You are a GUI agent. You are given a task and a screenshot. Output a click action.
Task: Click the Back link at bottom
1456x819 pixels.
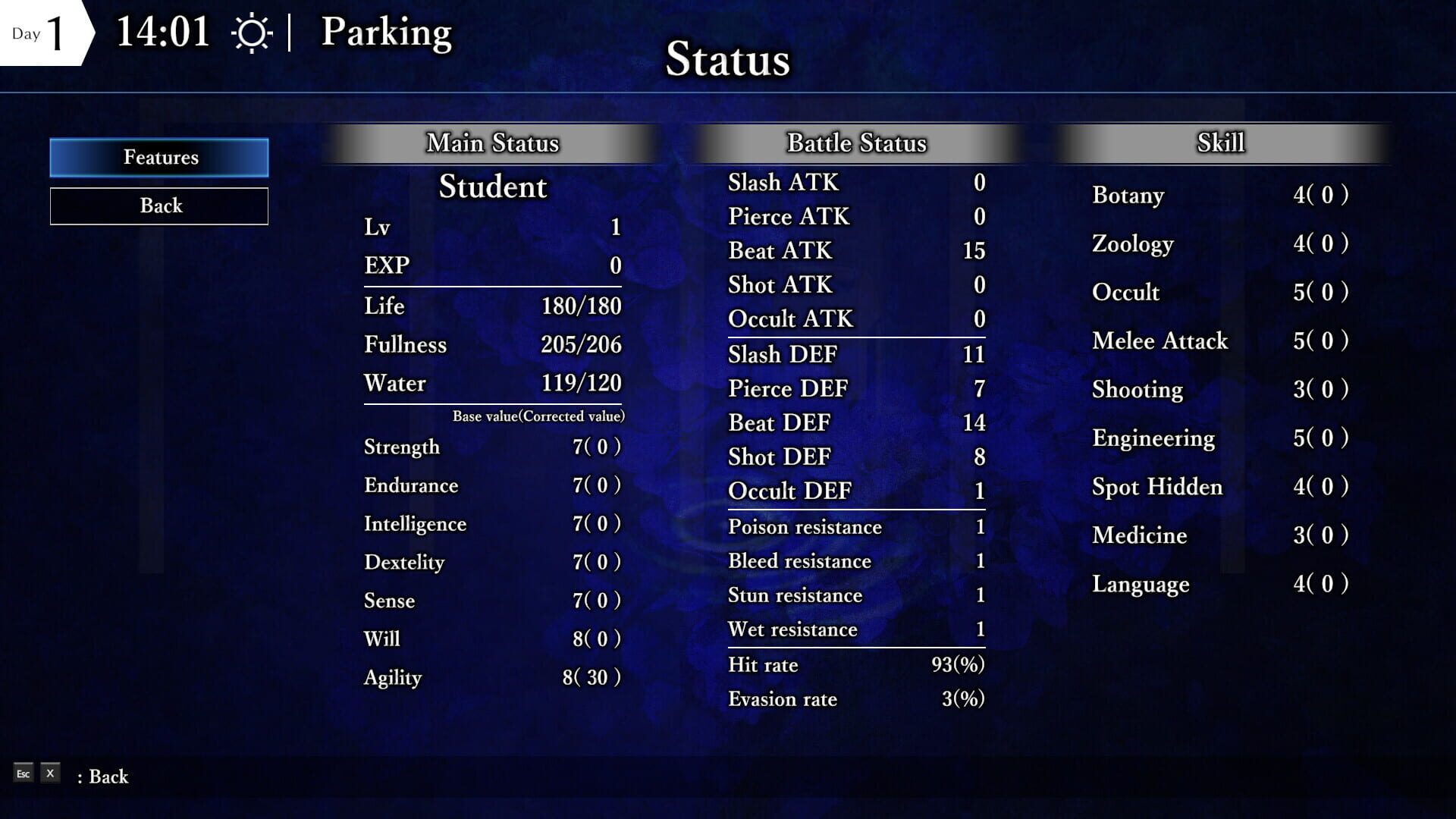pyautogui.click(x=106, y=777)
